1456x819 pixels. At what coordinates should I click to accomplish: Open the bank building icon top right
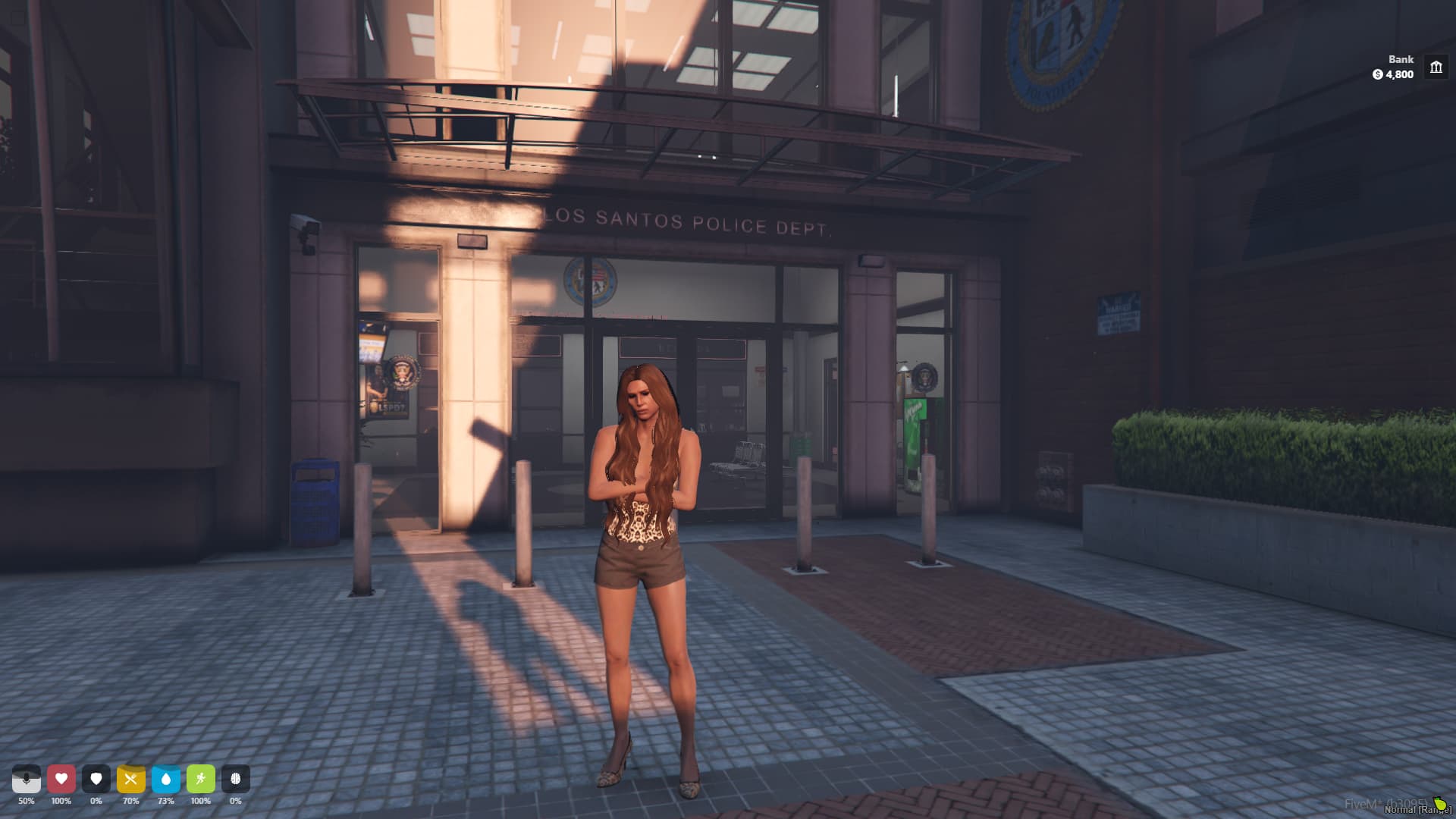pos(1436,67)
